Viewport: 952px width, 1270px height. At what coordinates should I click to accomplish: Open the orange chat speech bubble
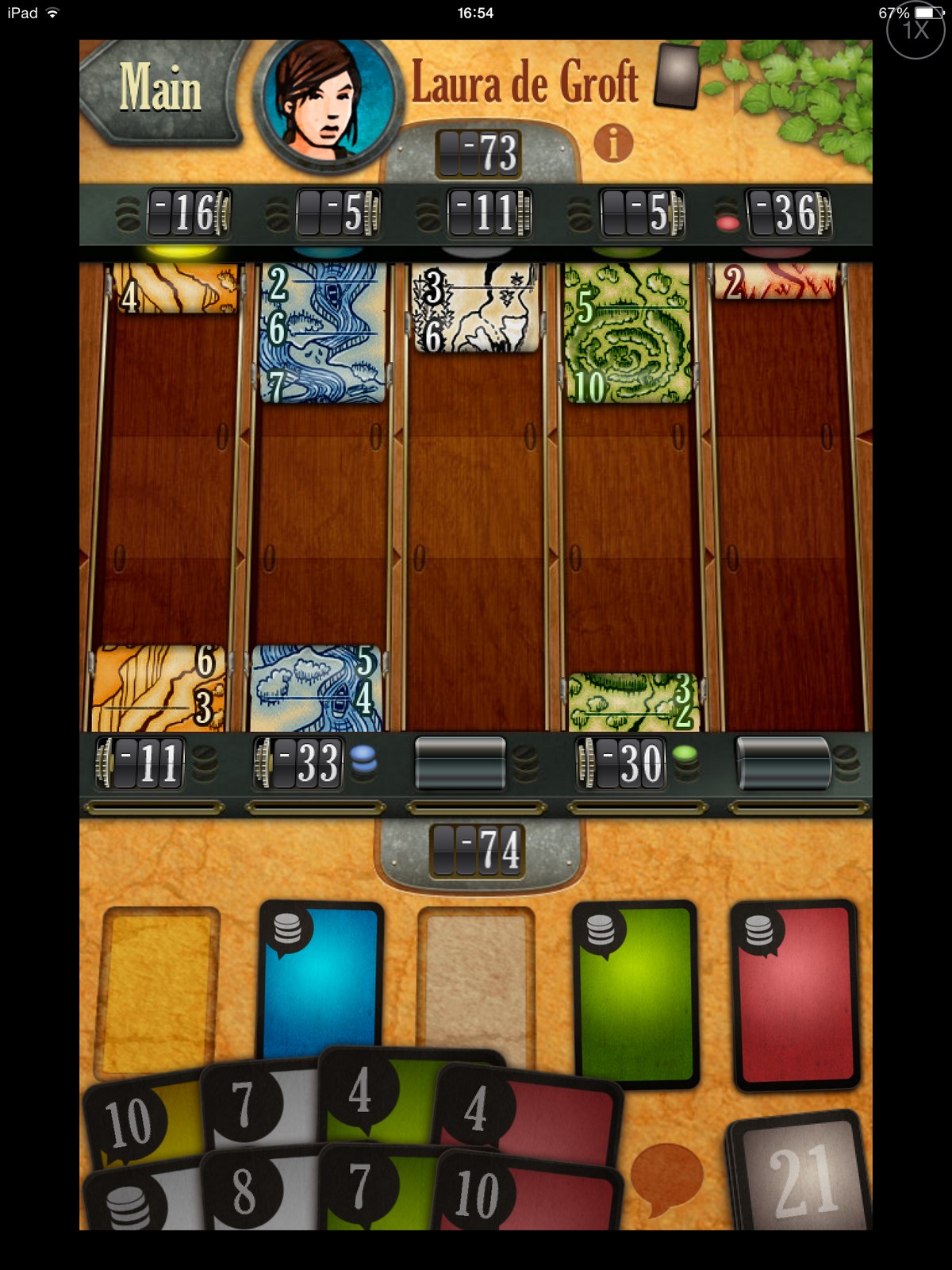tap(665, 1176)
